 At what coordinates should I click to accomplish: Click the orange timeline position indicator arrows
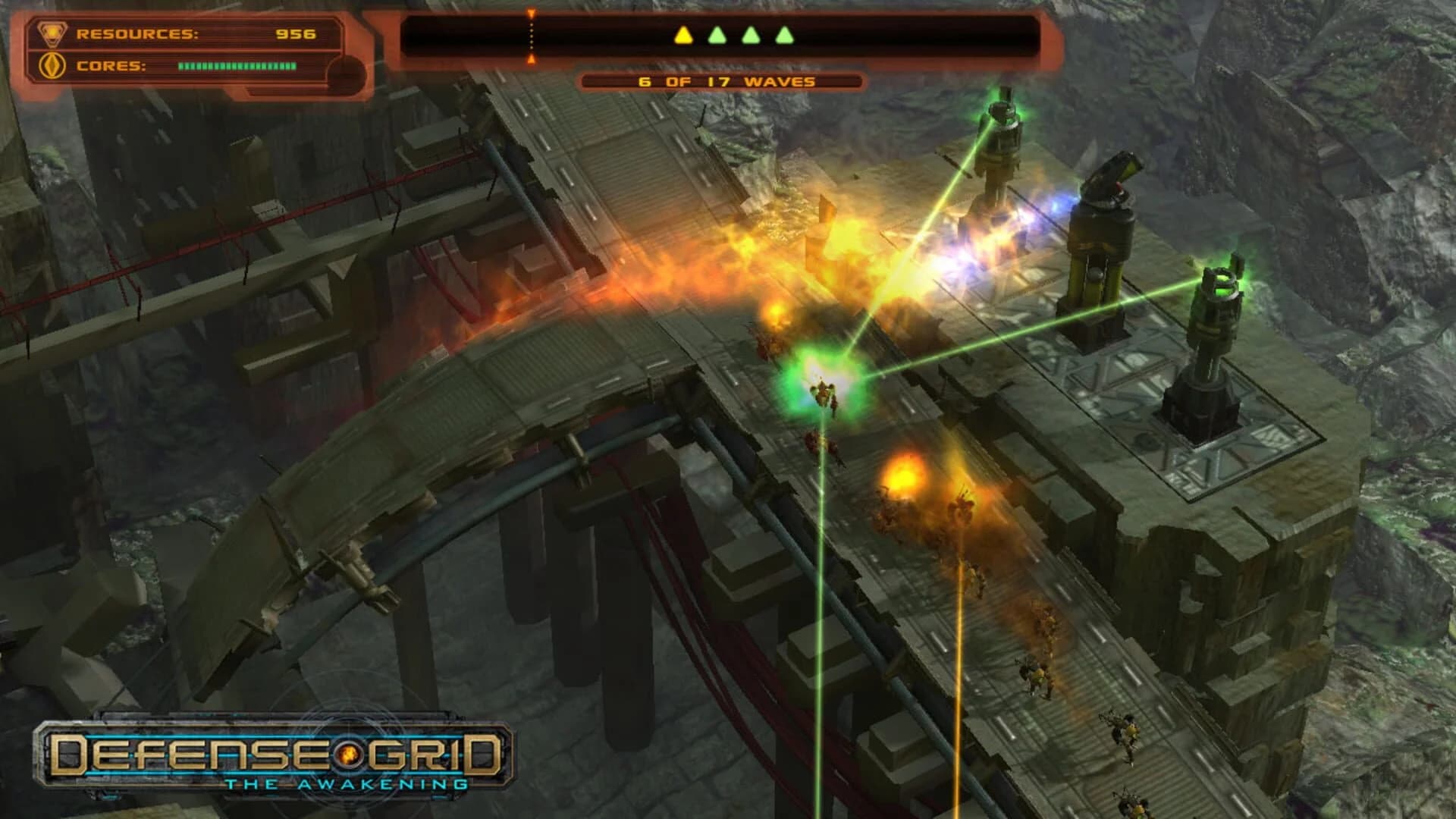[531, 34]
